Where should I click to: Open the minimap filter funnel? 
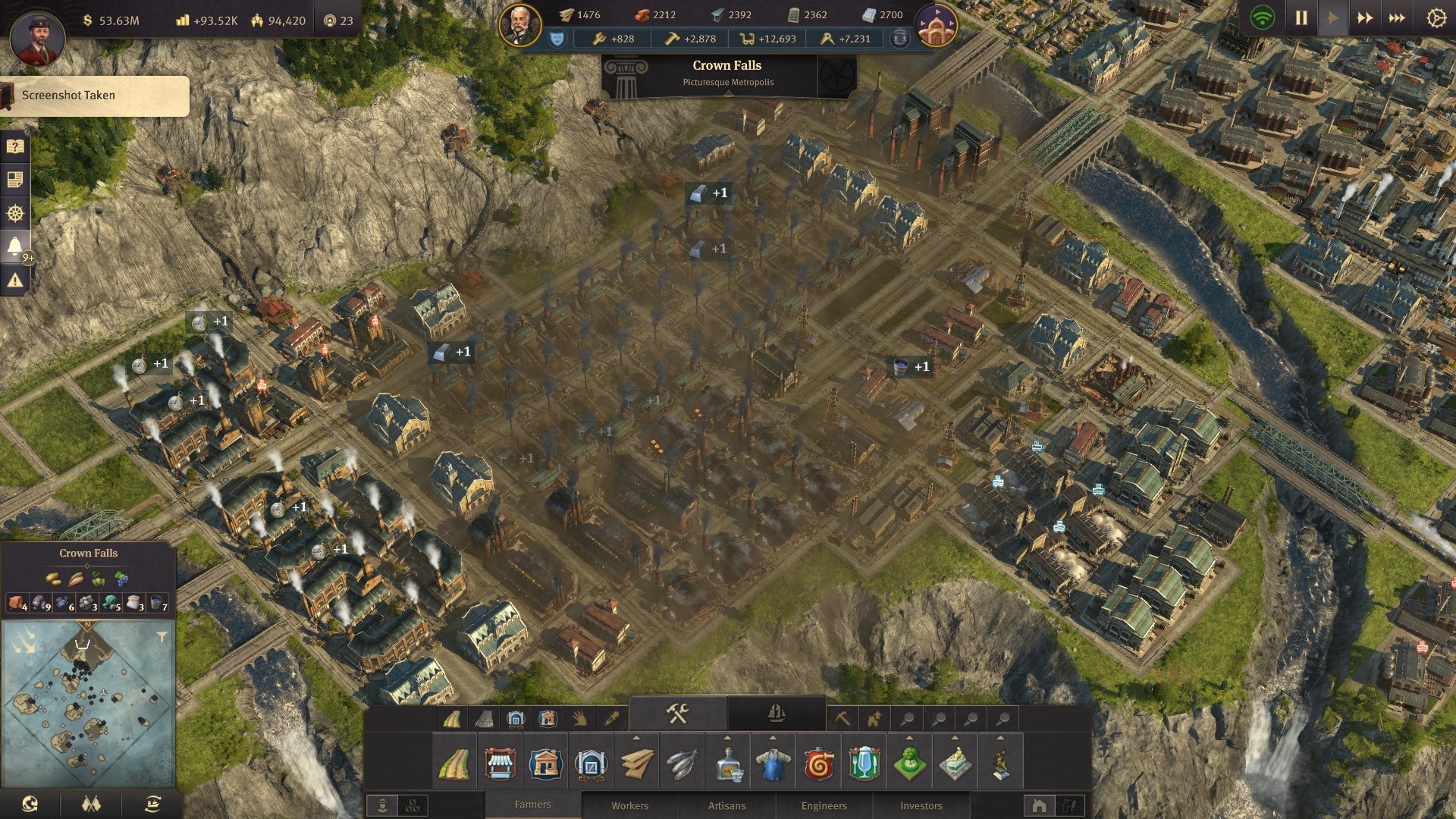tap(162, 637)
